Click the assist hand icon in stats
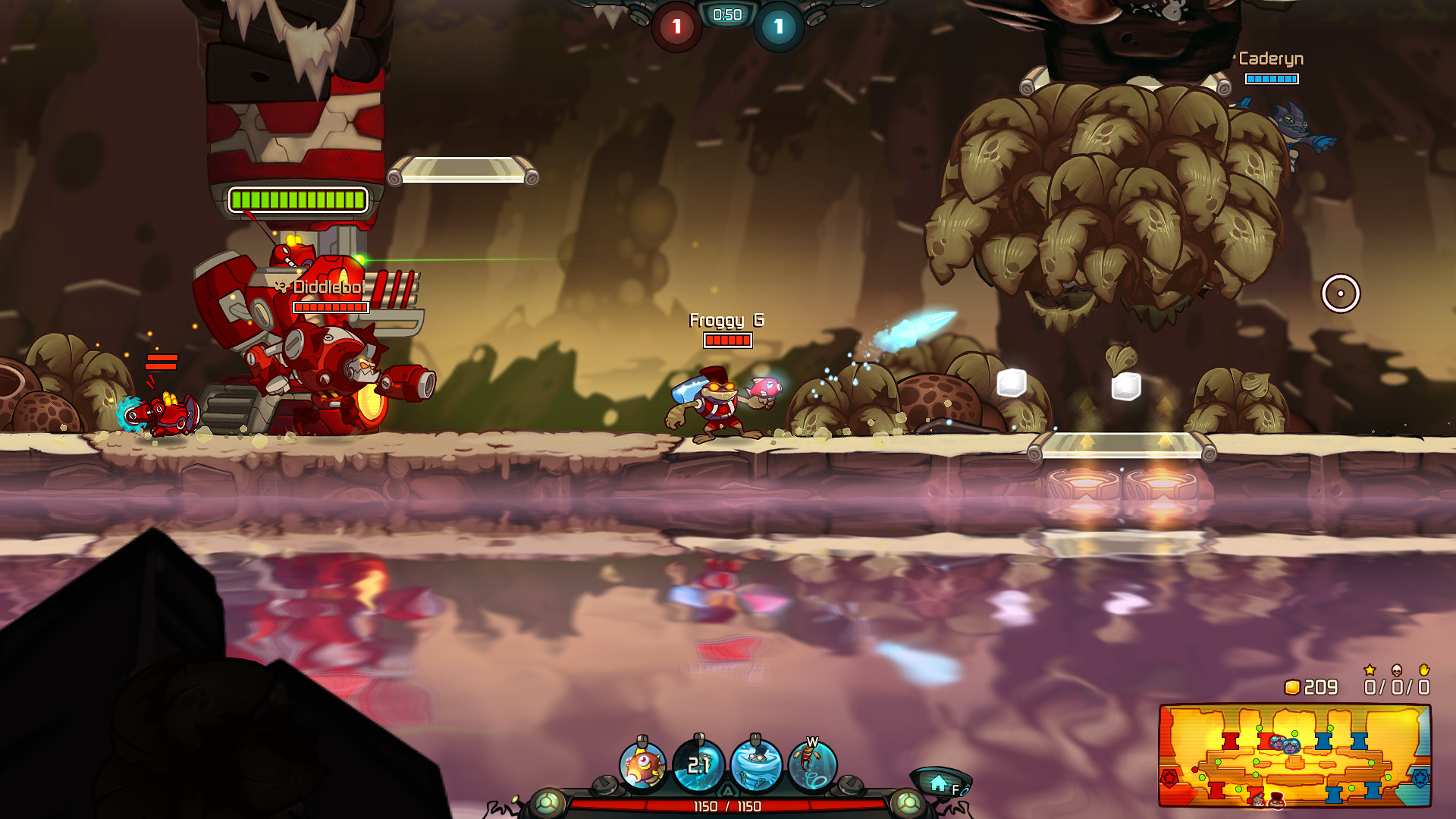This screenshot has height=819, width=1456. click(x=1425, y=671)
